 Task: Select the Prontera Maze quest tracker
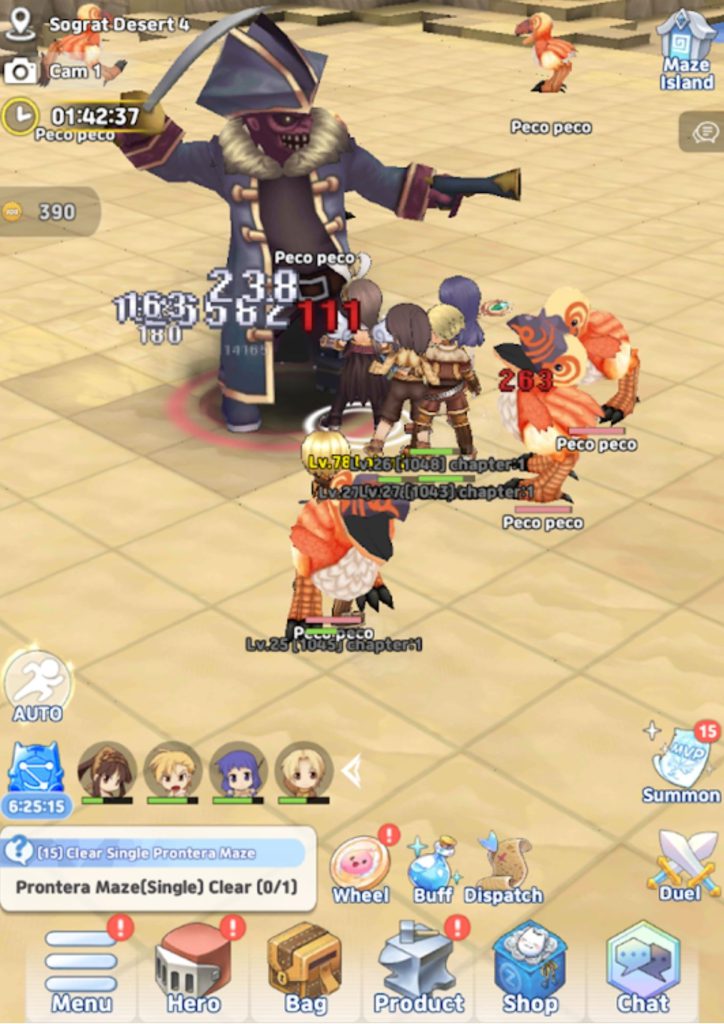(x=158, y=869)
